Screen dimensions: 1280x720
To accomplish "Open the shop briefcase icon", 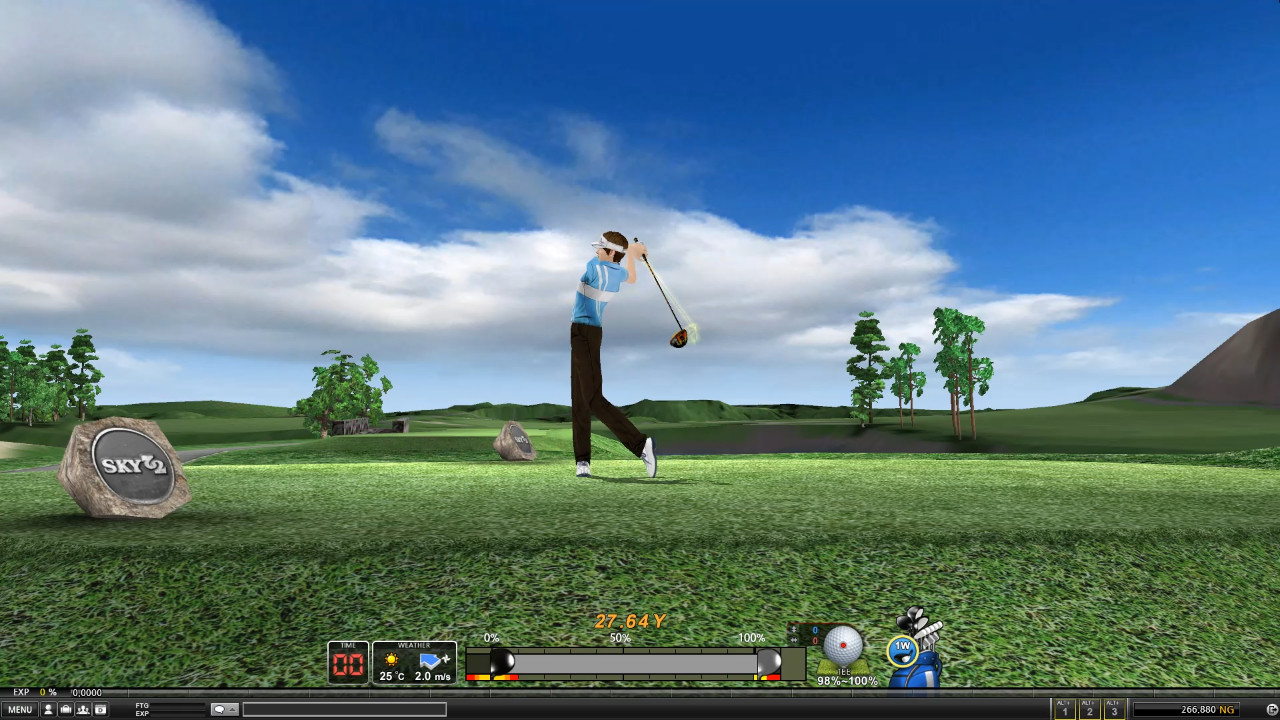I will 66,708.
